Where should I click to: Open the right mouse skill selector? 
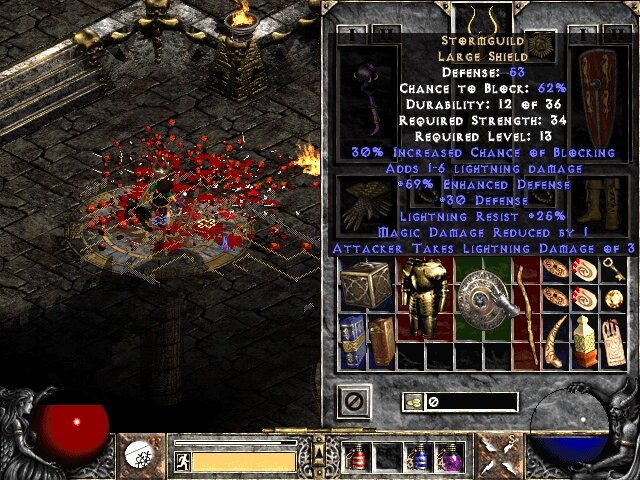pyautogui.click(x=496, y=456)
